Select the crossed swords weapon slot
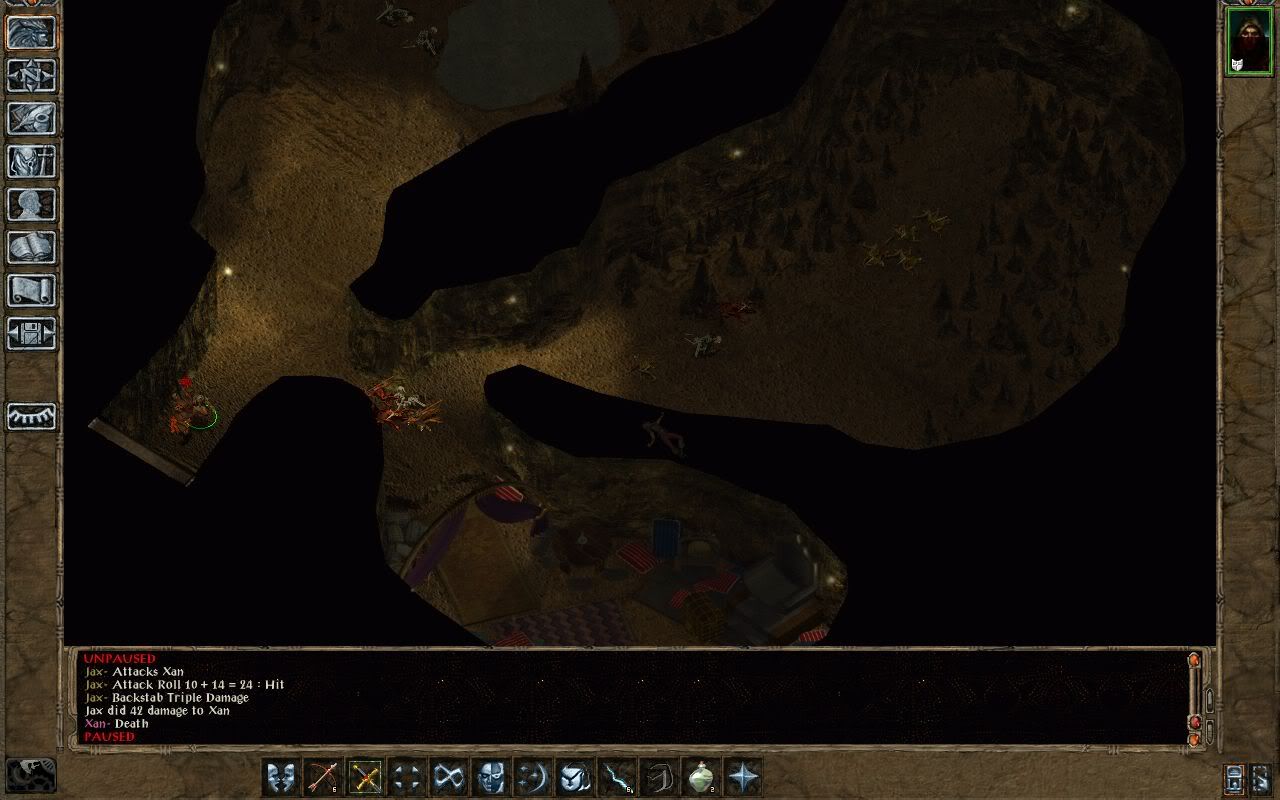 [x=365, y=777]
